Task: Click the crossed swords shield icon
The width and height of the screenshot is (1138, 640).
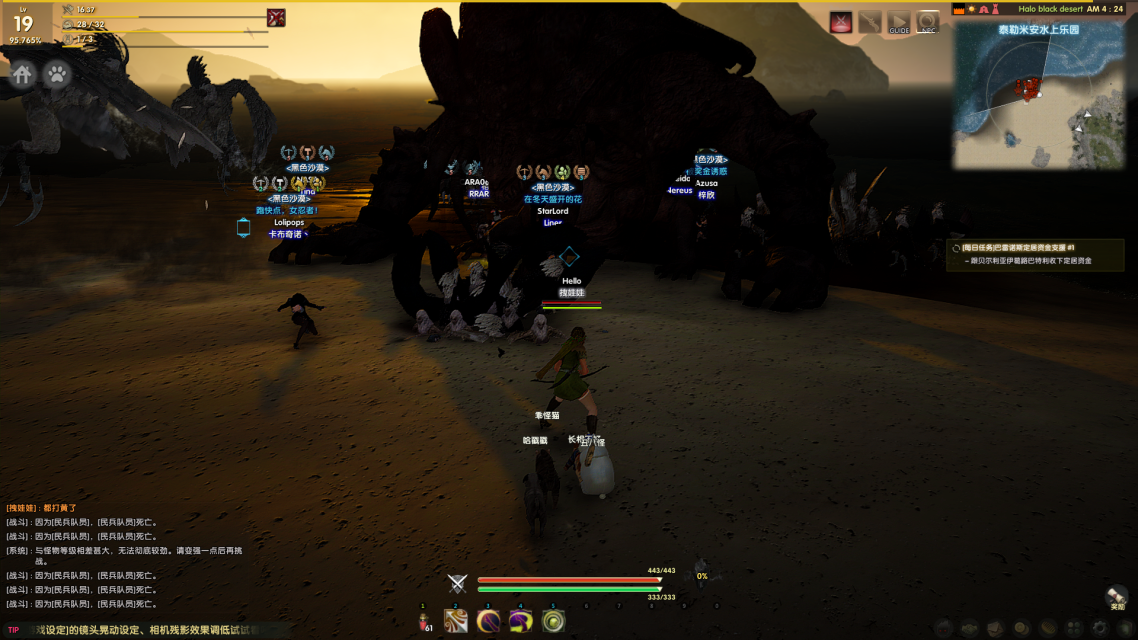Action: coord(458,584)
